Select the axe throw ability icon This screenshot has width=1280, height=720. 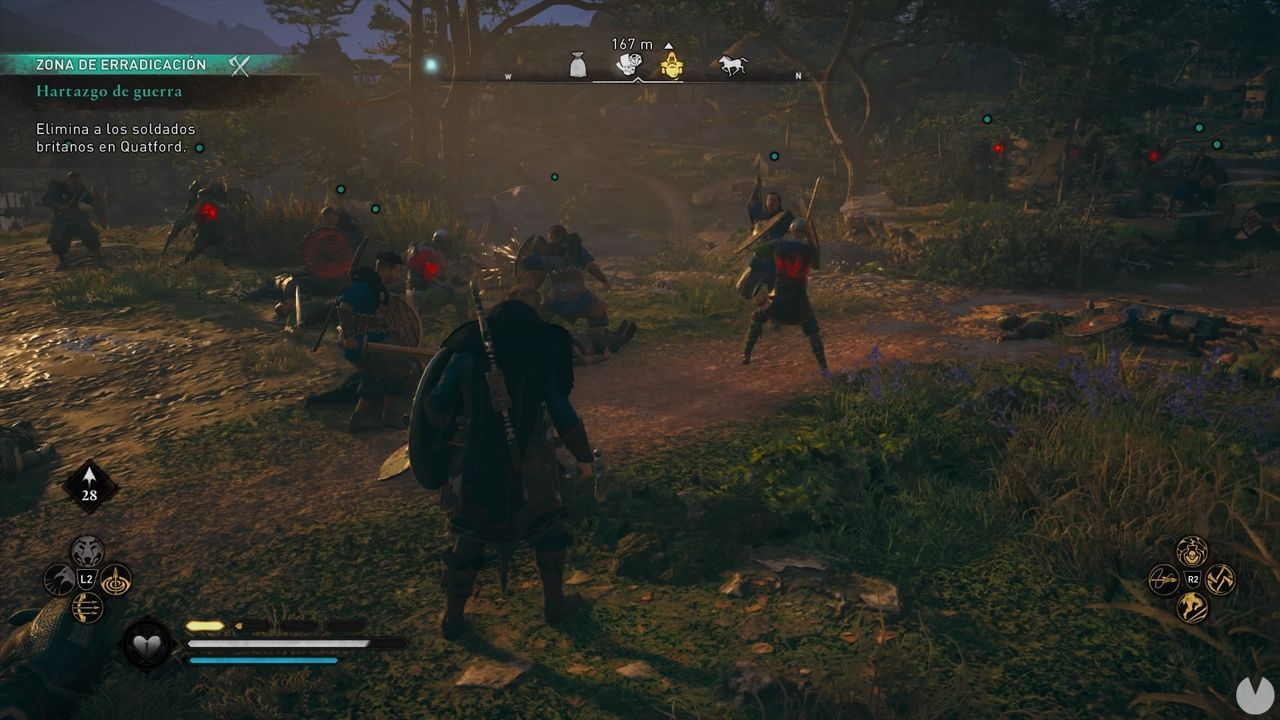(1221, 578)
